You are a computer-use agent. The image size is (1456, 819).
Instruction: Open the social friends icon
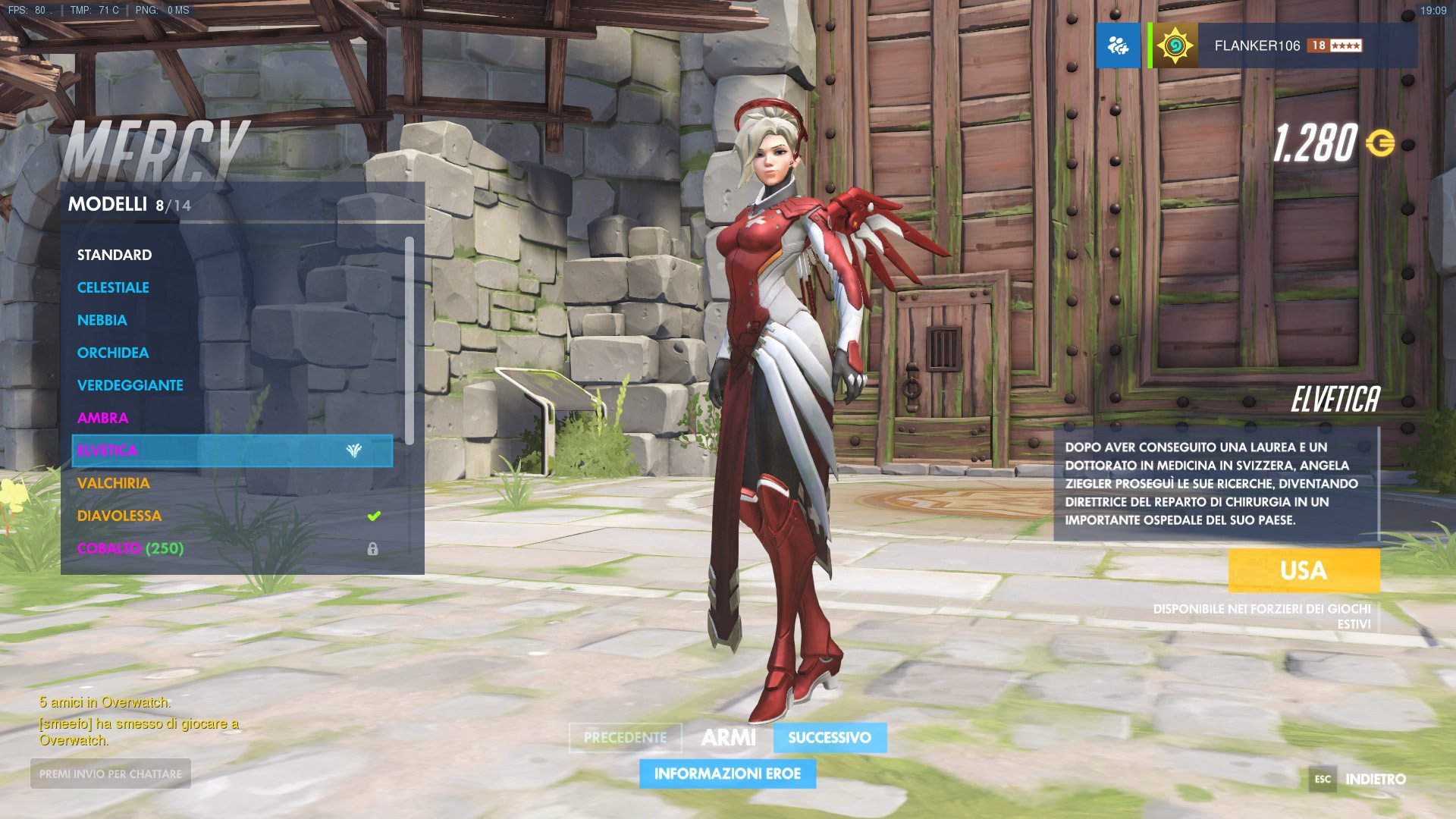click(1118, 45)
